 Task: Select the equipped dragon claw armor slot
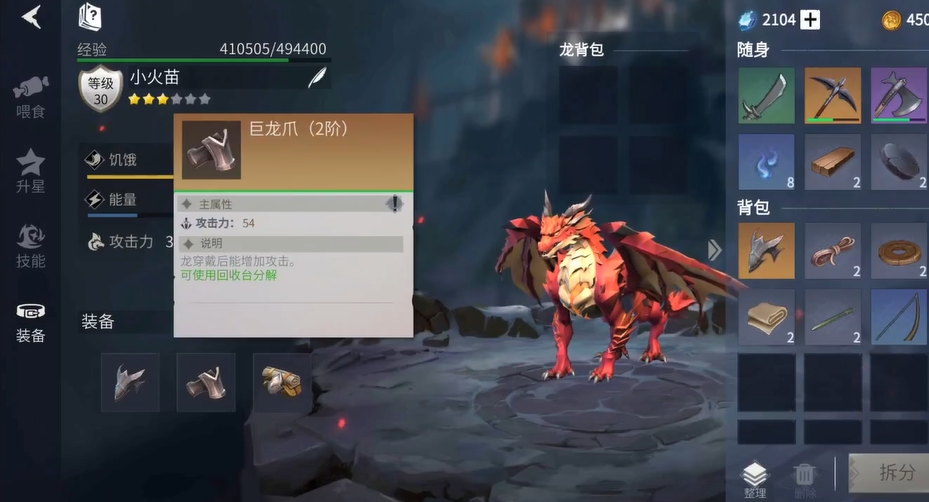206,382
